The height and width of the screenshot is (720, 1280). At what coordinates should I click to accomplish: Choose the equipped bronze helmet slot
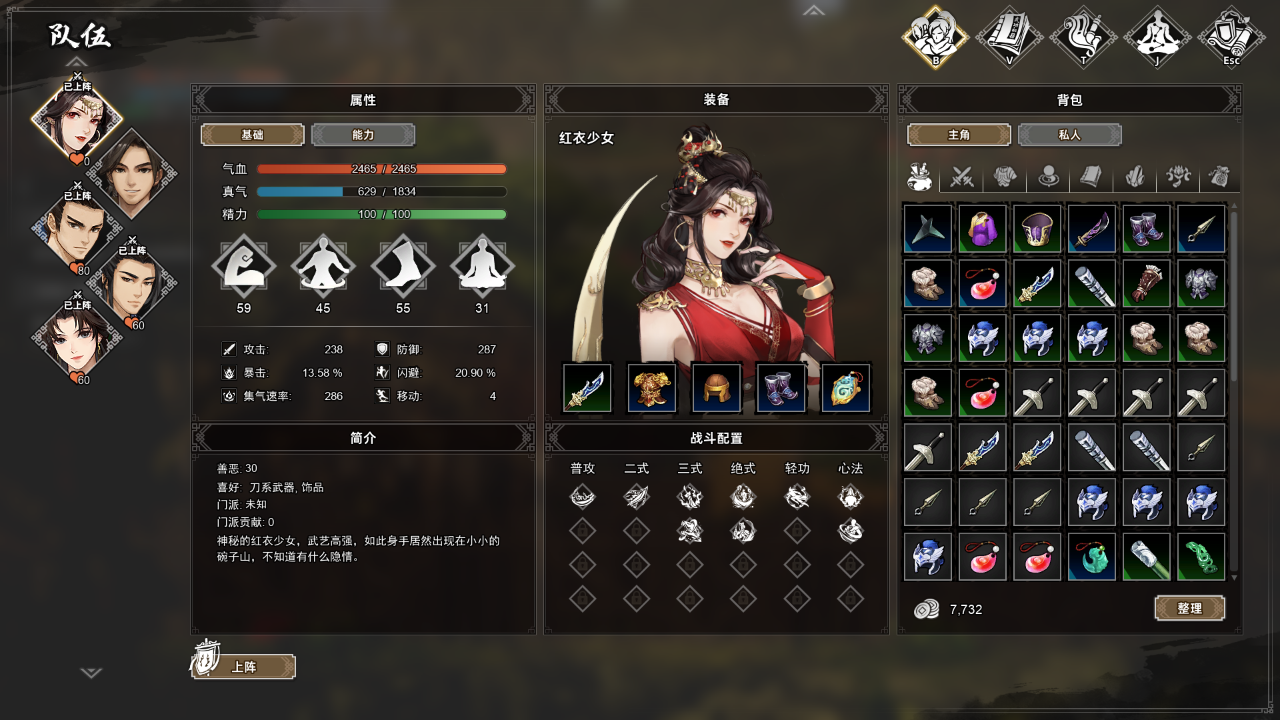[x=716, y=388]
